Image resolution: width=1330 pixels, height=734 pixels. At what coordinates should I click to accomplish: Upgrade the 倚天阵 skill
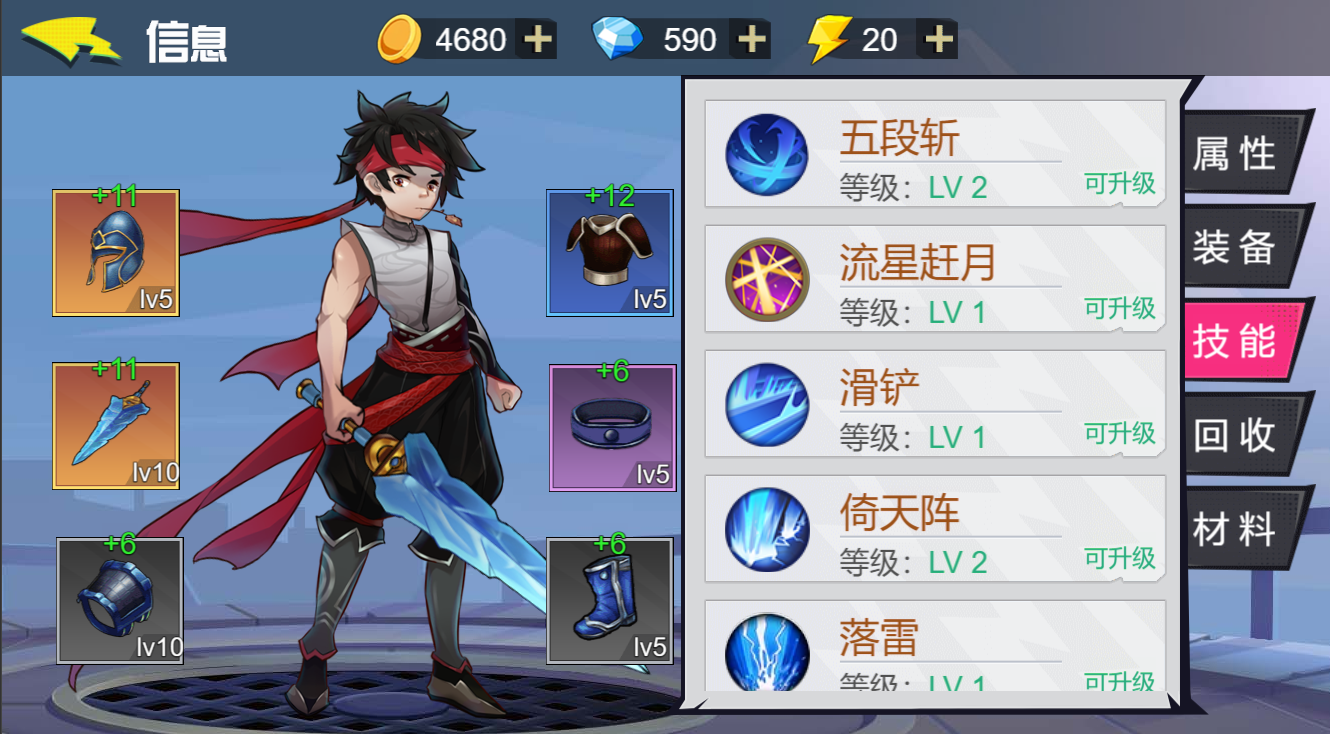1119,558
